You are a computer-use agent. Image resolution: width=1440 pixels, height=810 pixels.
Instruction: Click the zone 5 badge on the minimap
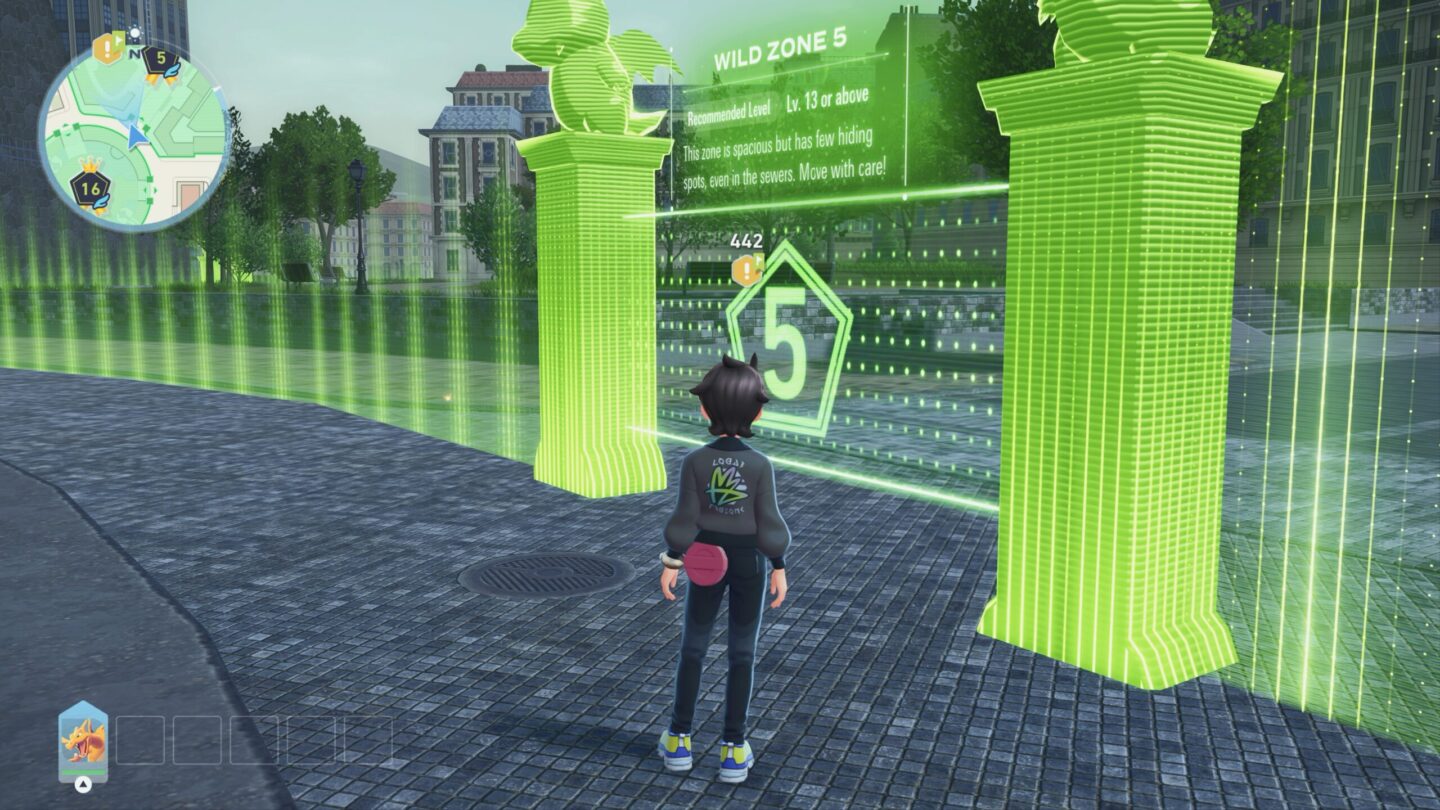pos(161,58)
